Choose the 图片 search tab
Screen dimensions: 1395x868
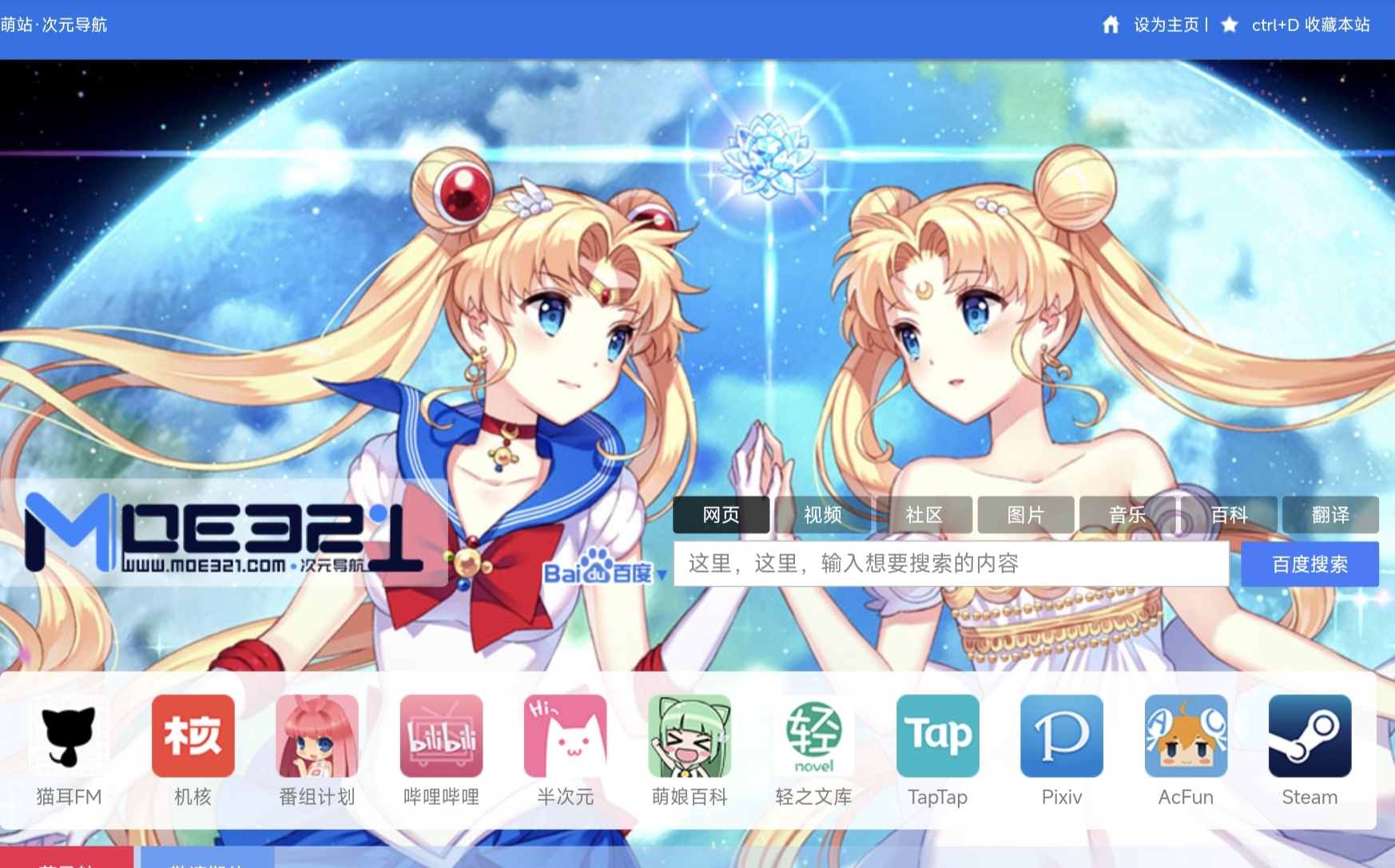[x=1026, y=515]
